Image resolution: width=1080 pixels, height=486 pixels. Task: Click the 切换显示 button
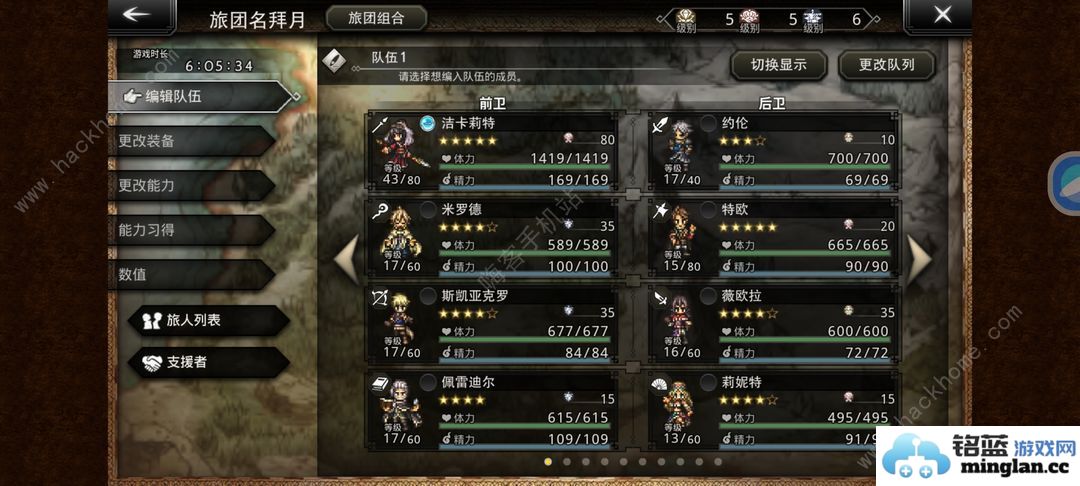pyautogui.click(x=778, y=66)
